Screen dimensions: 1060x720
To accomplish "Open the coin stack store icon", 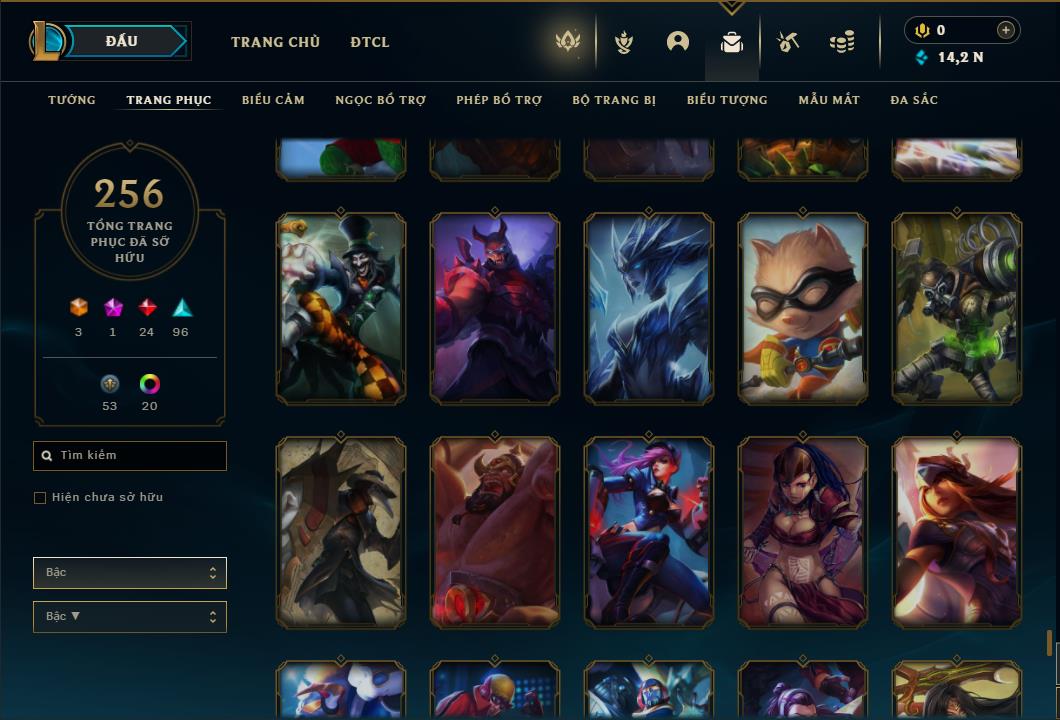I will point(842,42).
